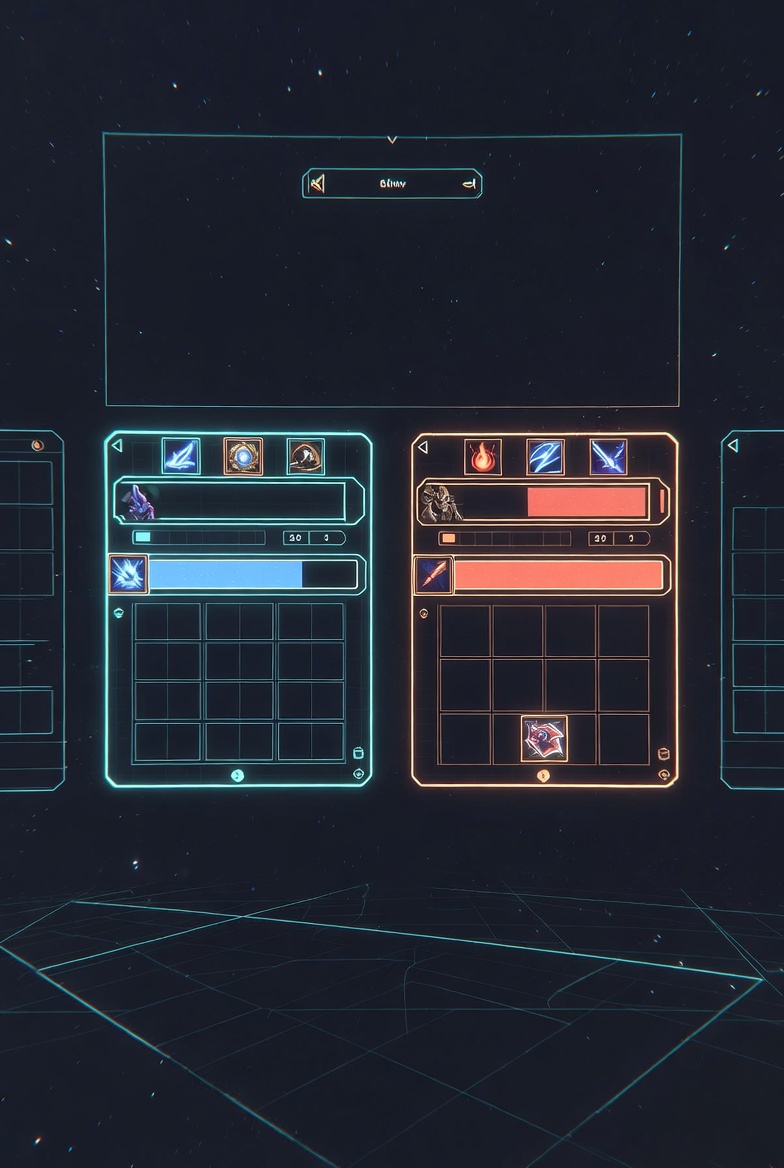The image size is (784, 1168).
Task: Click the round button below the orange grid
Action: (x=543, y=775)
